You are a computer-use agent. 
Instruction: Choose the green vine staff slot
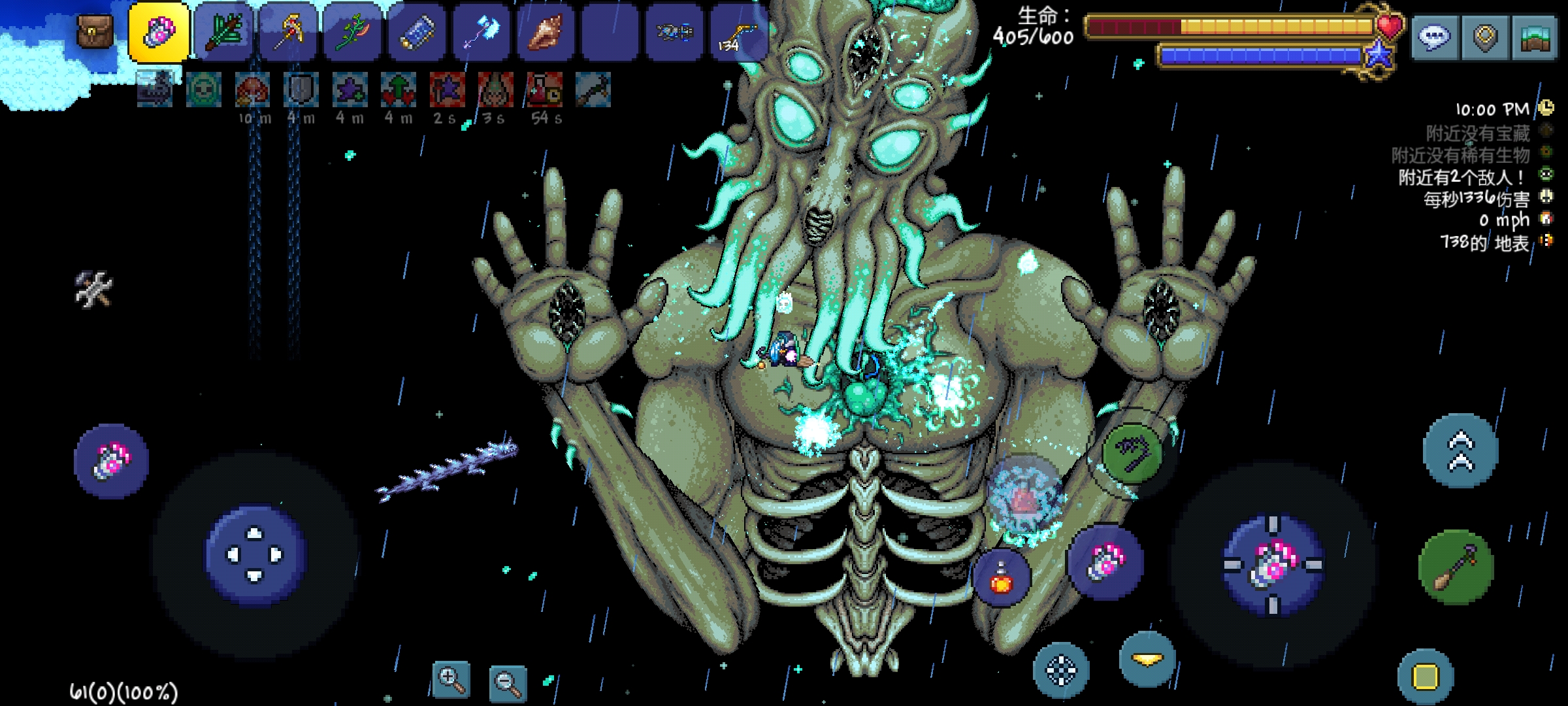[x=353, y=33]
